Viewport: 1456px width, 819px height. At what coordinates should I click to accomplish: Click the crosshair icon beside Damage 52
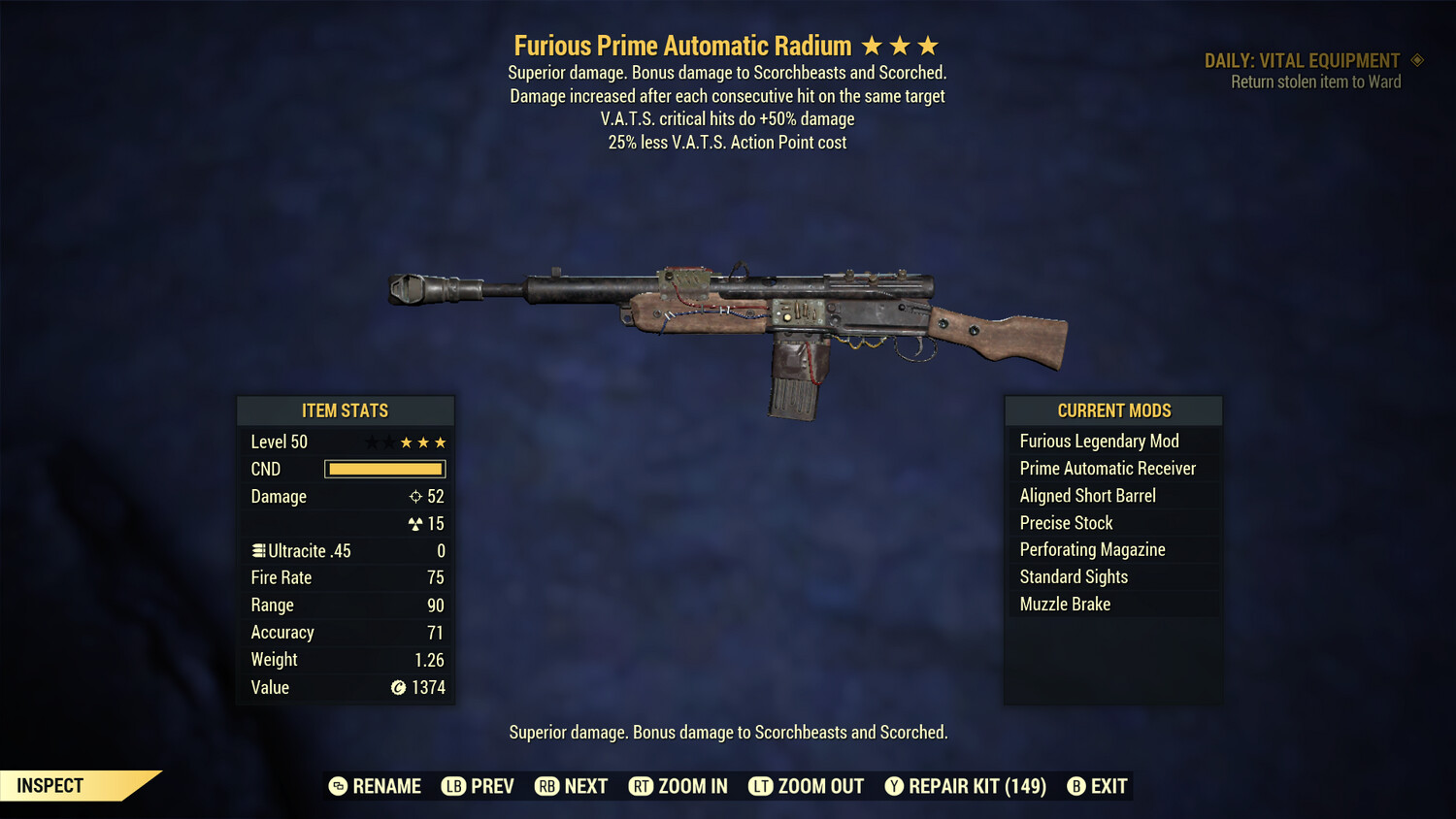click(415, 496)
